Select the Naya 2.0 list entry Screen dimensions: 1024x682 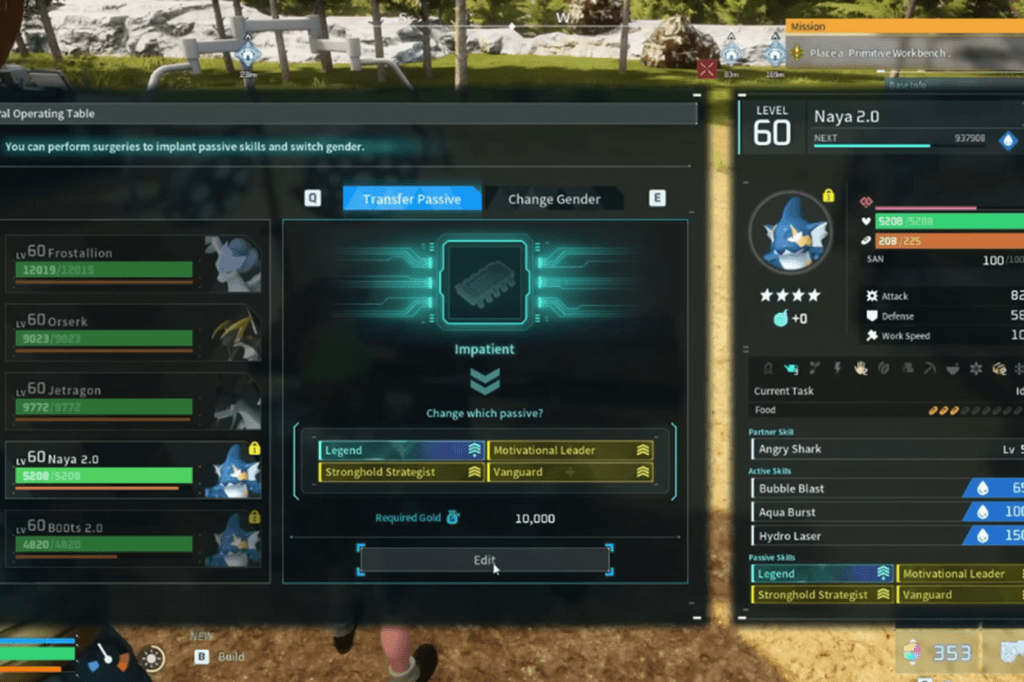(x=136, y=469)
